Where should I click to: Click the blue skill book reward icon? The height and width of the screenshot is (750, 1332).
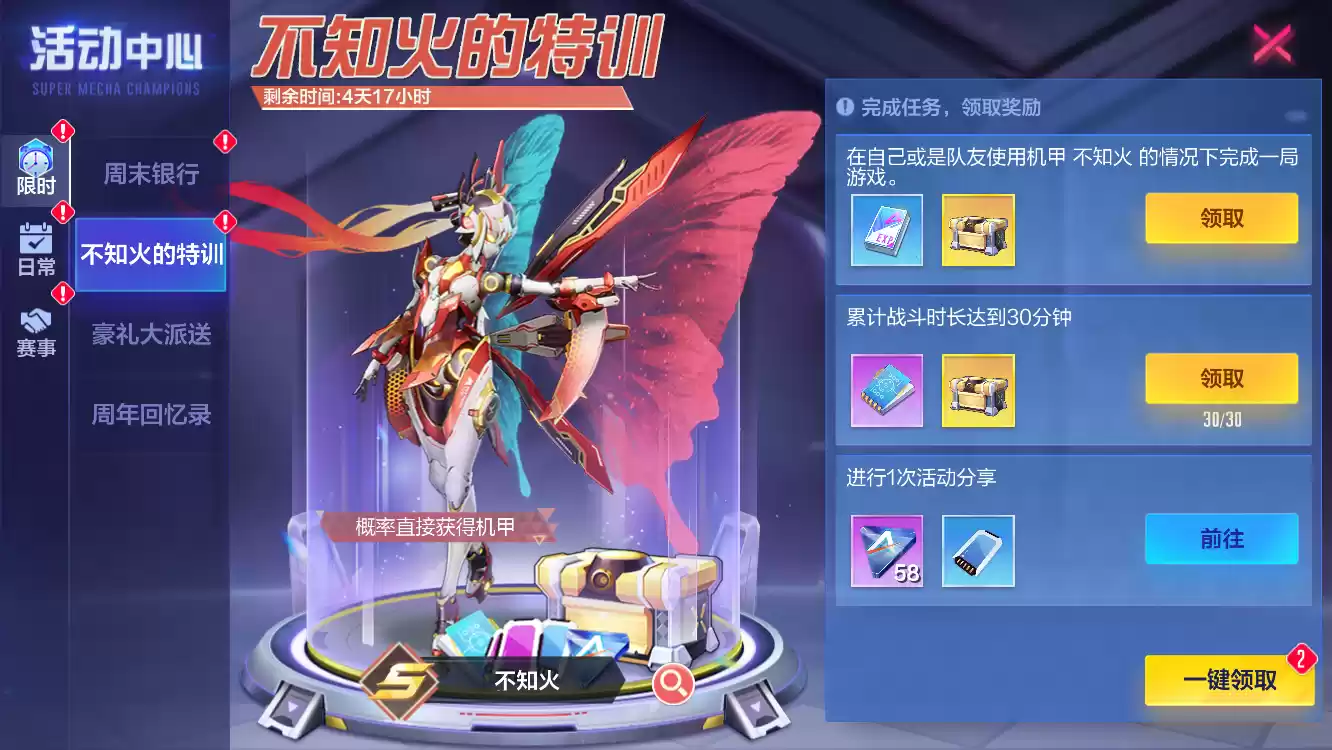(886, 391)
